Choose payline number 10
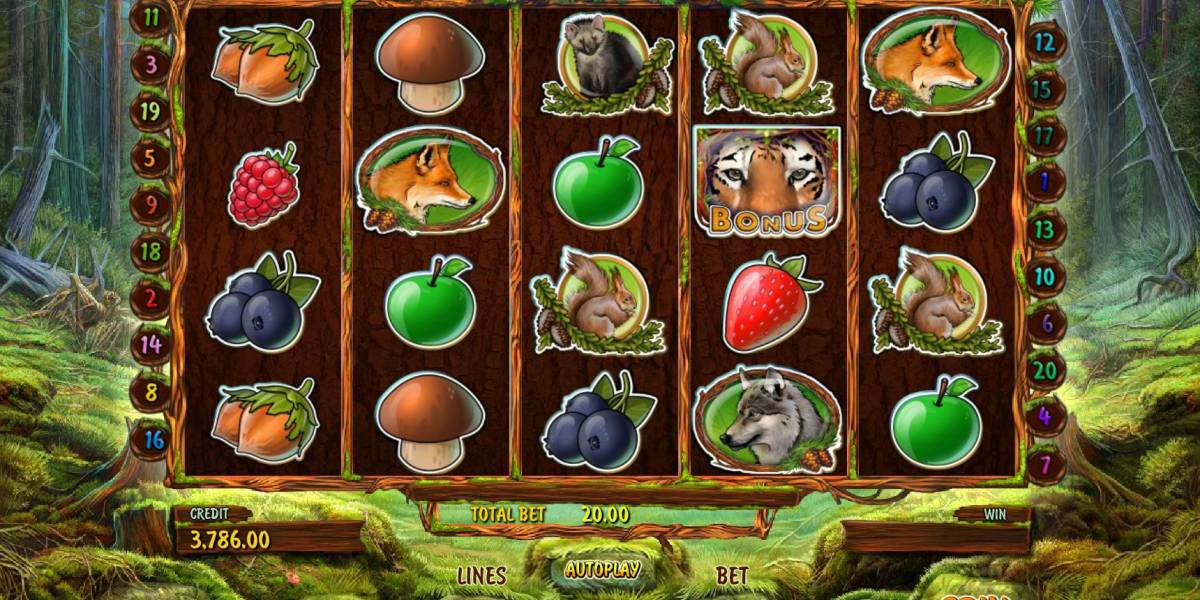This screenshot has width=1200, height=600. (1044, 275)
